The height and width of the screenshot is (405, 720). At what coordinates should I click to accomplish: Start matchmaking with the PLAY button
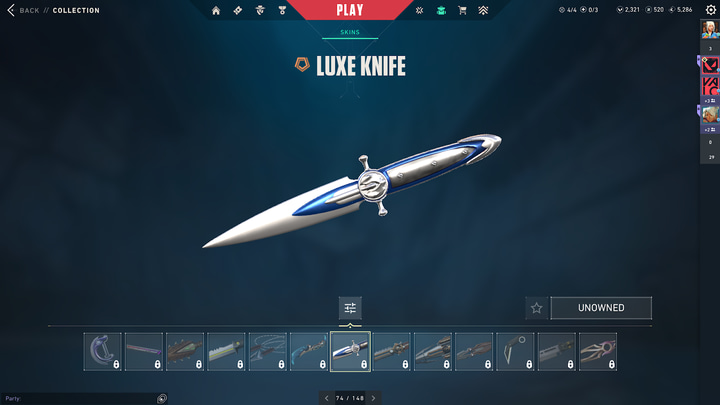click(350, 11)
